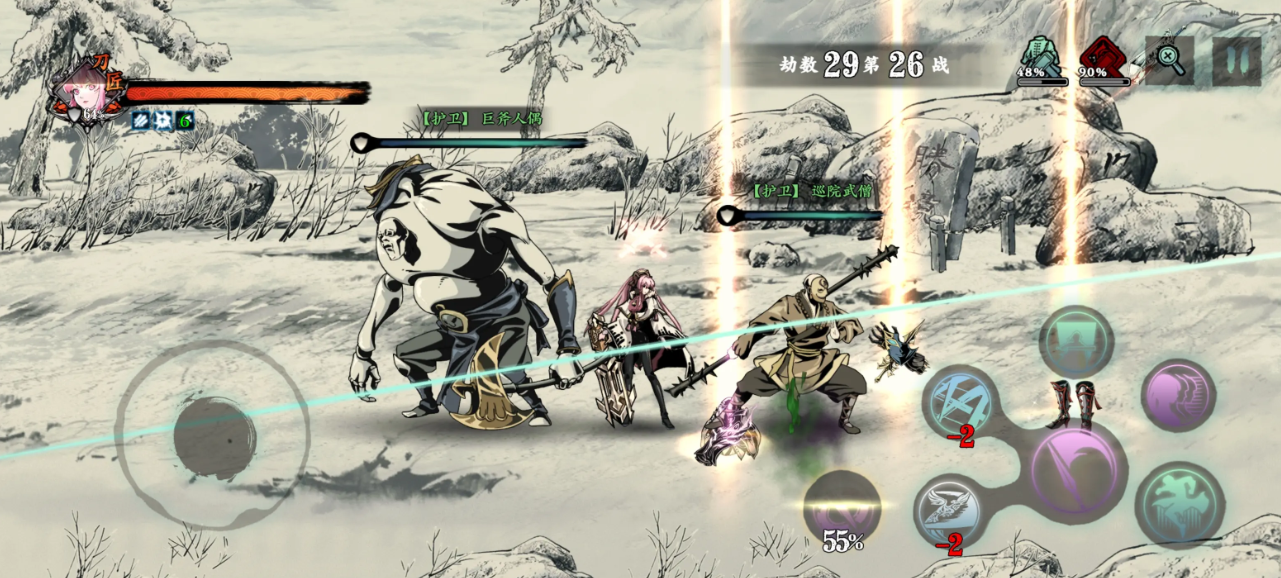Inspect the triple-slash buff icon
Image resolution: width=1281 pixels, height=578 pixels.
(141, 121)
